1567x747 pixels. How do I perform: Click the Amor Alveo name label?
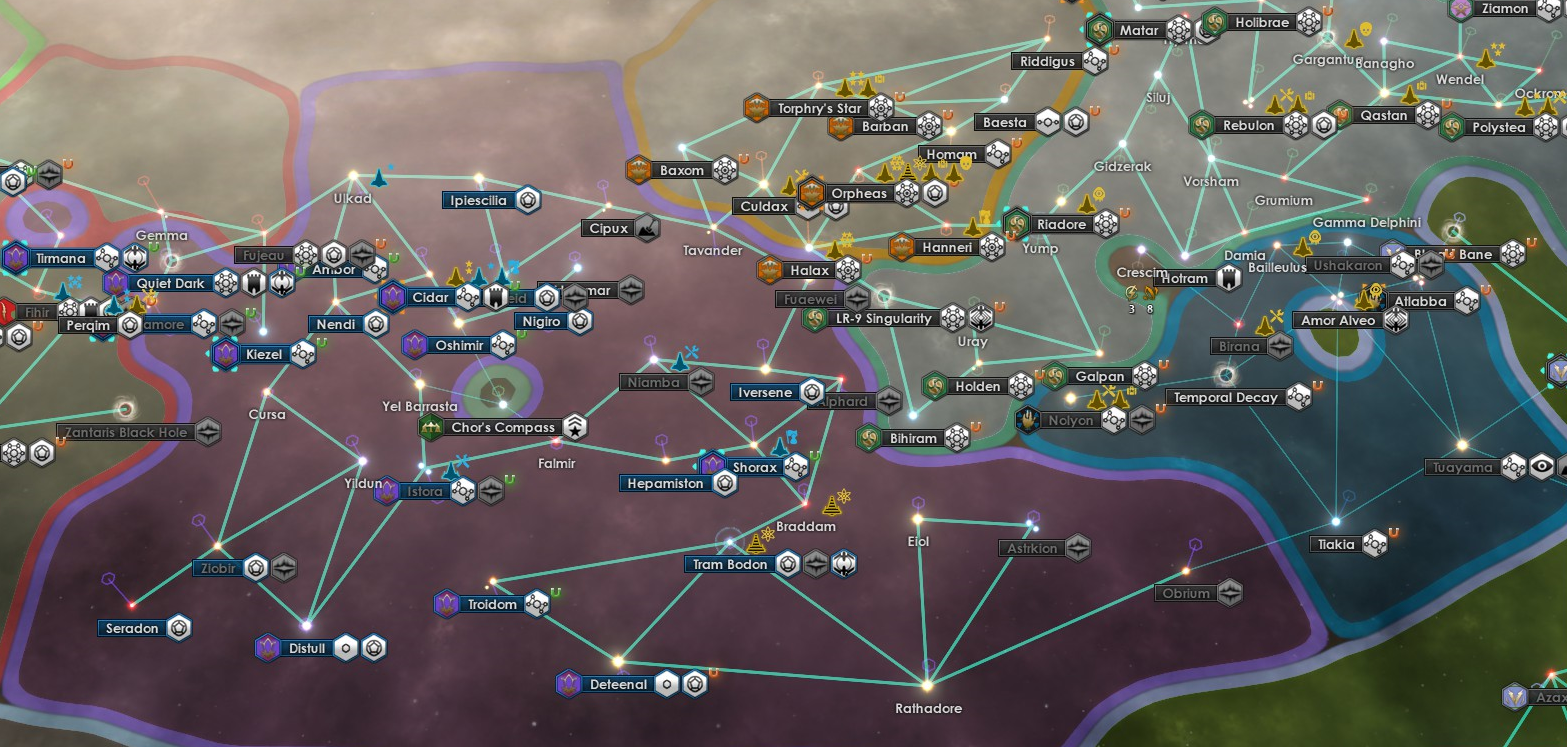1338,320
